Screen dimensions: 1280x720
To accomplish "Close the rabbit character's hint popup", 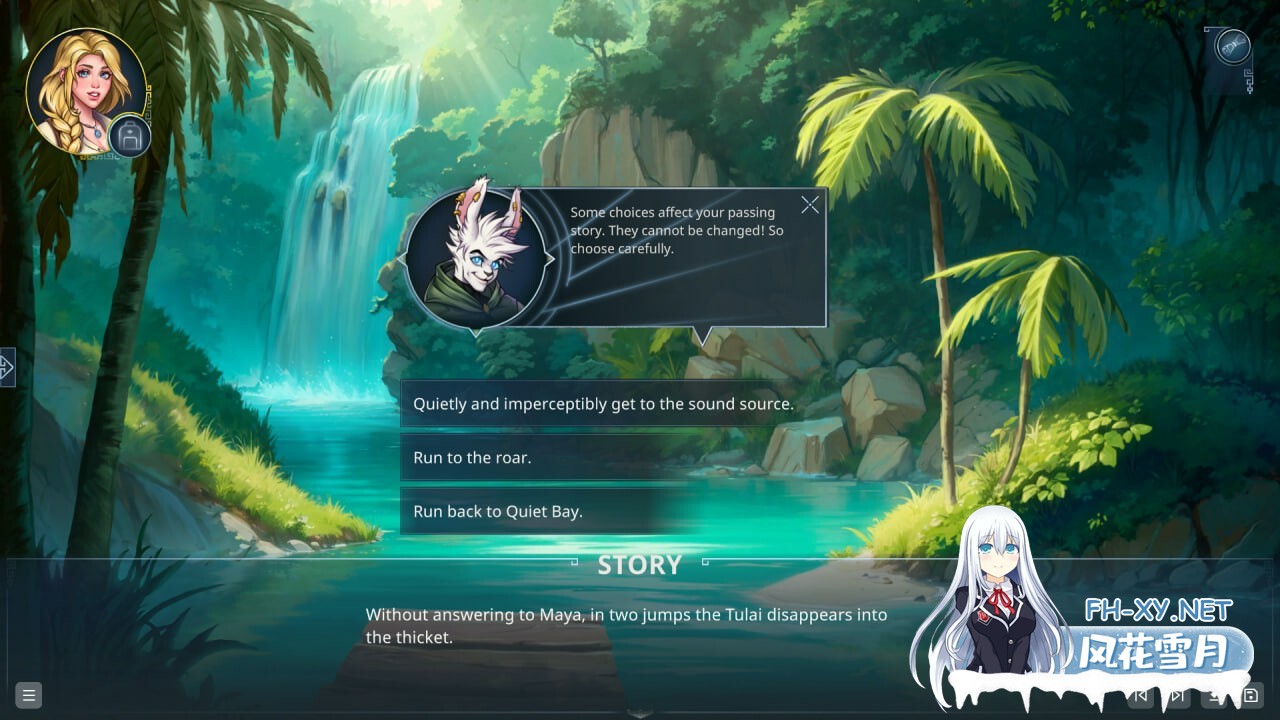I will coord(810,205).
